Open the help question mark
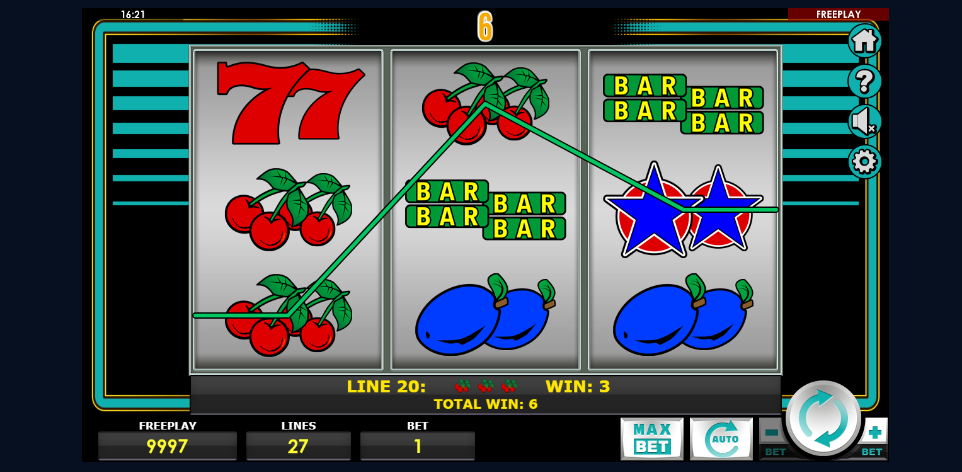 click(x=864, y=81)
